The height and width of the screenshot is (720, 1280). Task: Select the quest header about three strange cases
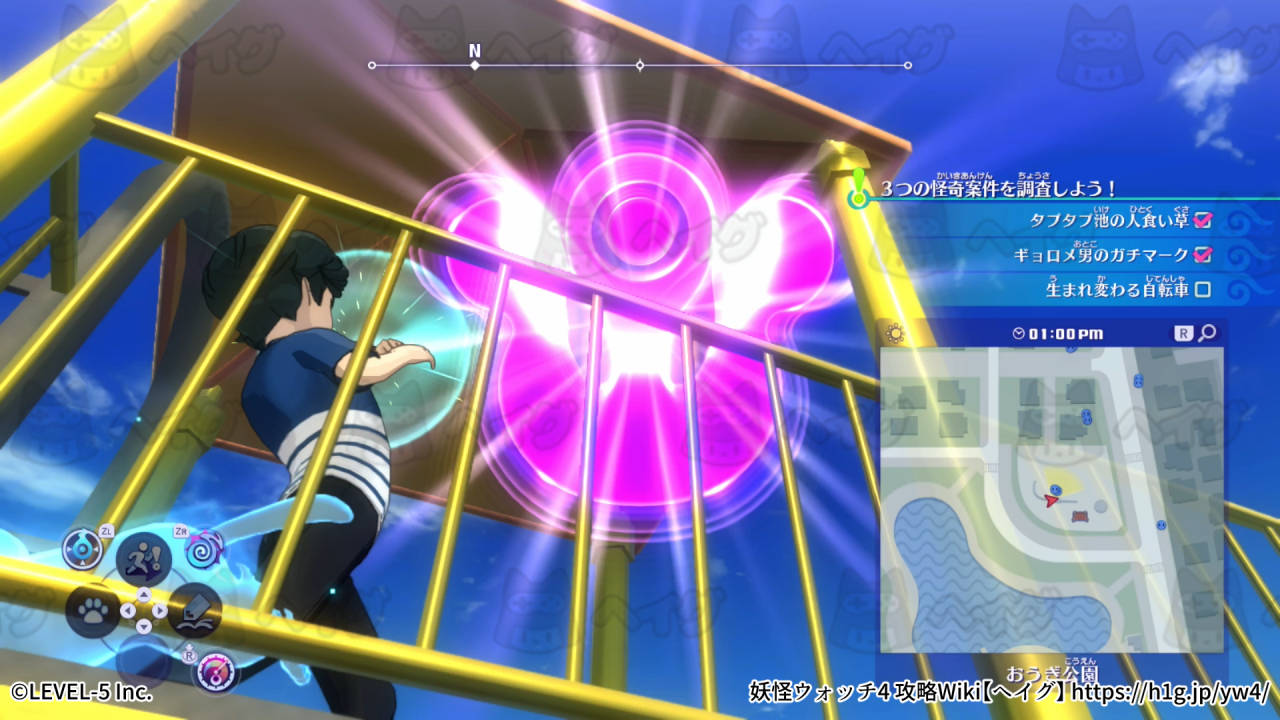998,188
